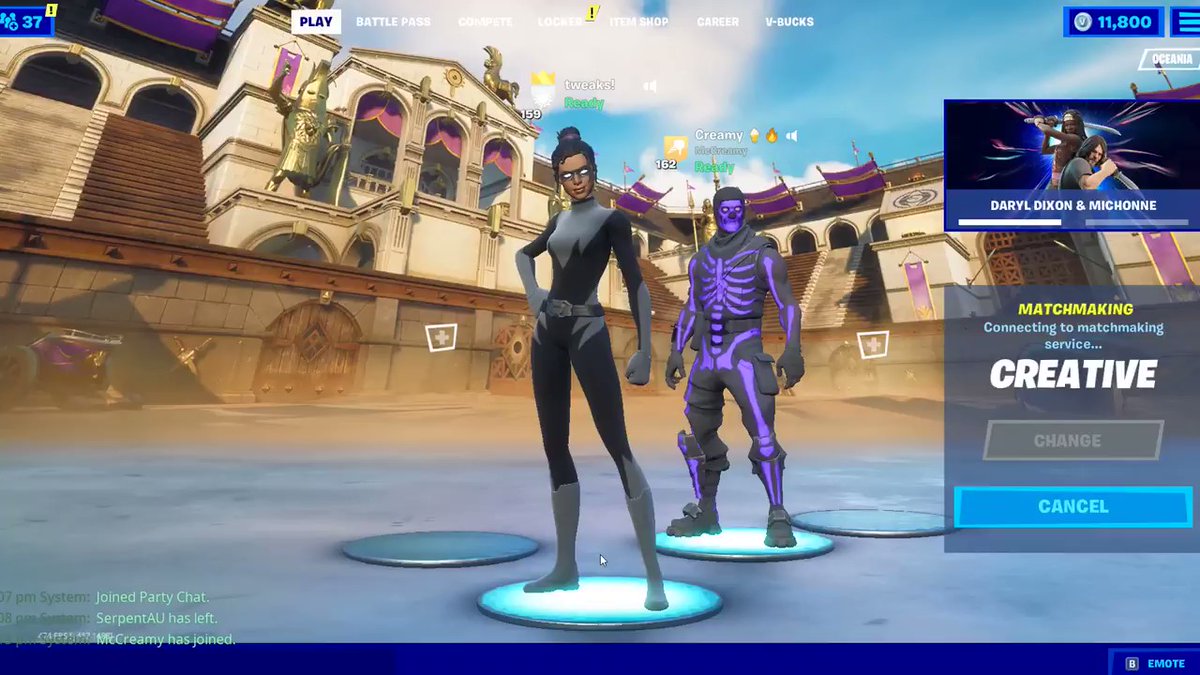This screenshot has width=1200, height=675.
Task: Click the 11,800 V-Bucks balance button
Action: click(1114, 22)
